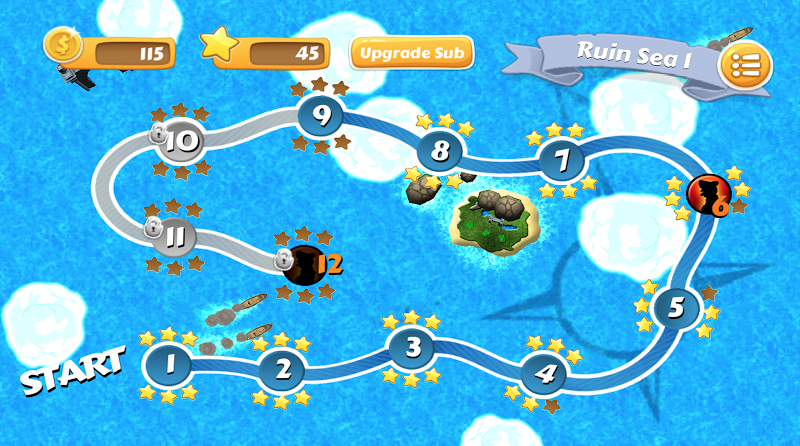800x446 pixels.
Task: Select level 9 node
Action: click(321, 115)
